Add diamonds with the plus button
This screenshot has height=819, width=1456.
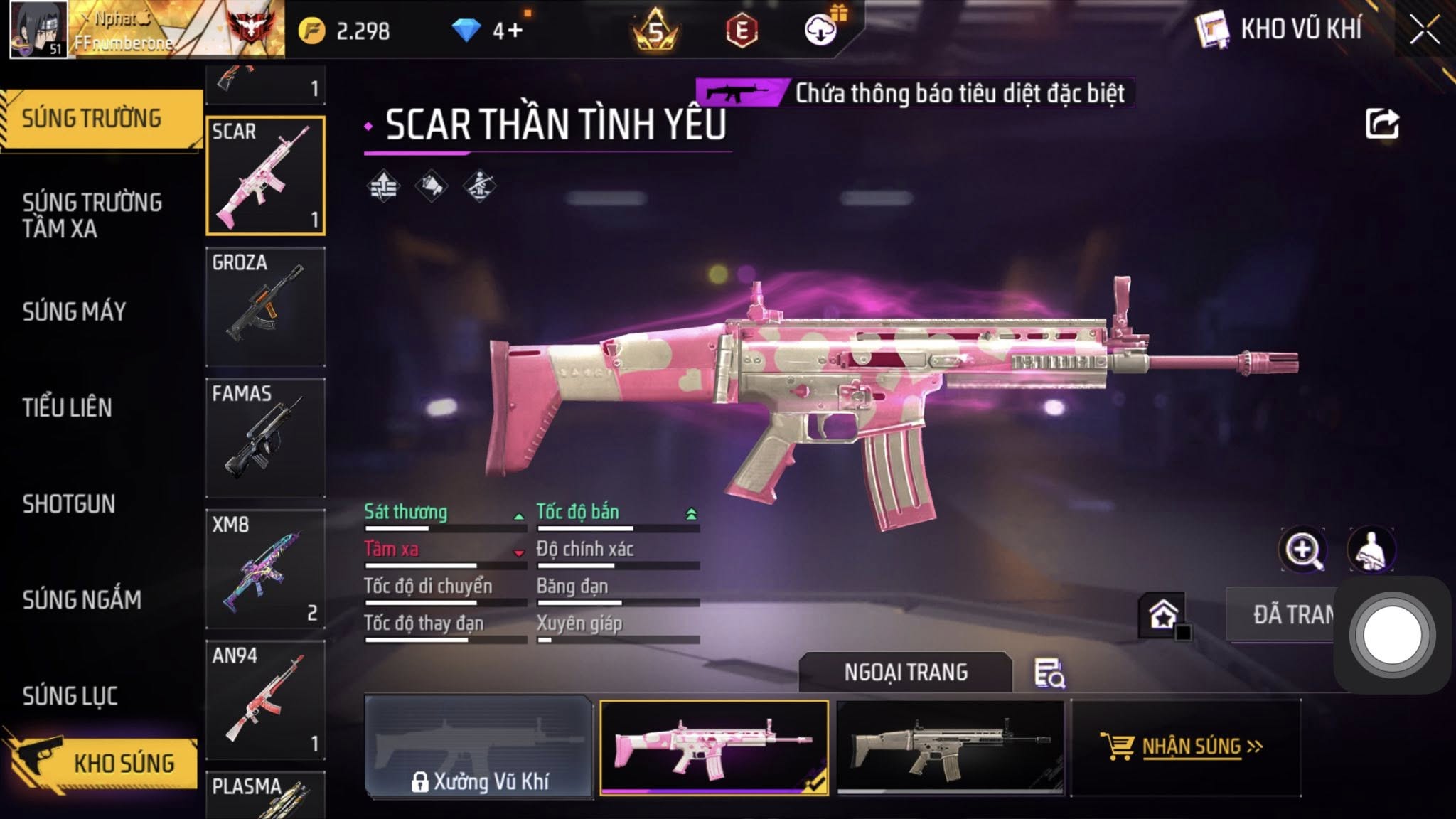coord(515,31)
